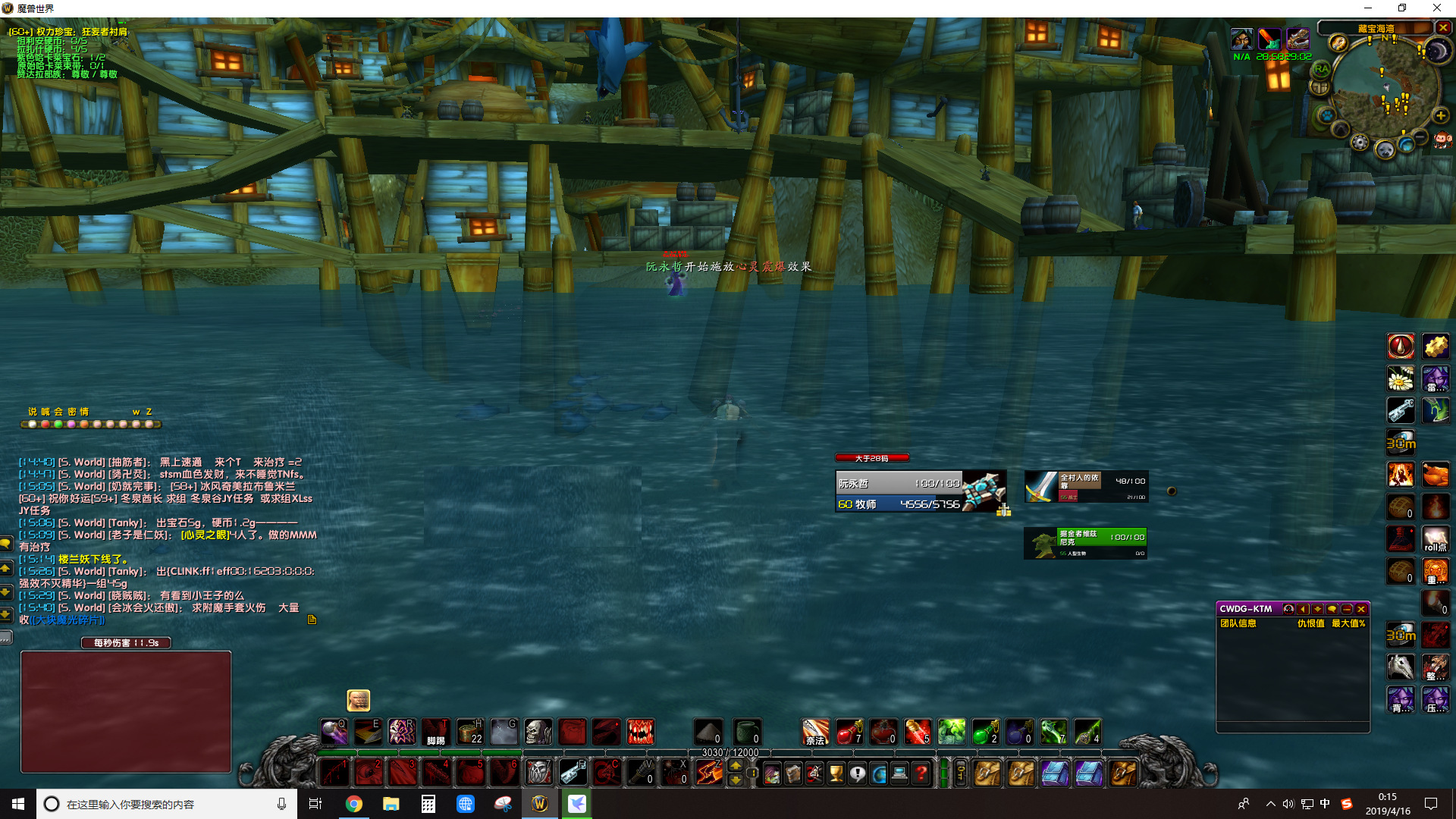Toggle the 说 chat channel button
This screenshot has height=819, width=1456.
(x=33, y=412)
